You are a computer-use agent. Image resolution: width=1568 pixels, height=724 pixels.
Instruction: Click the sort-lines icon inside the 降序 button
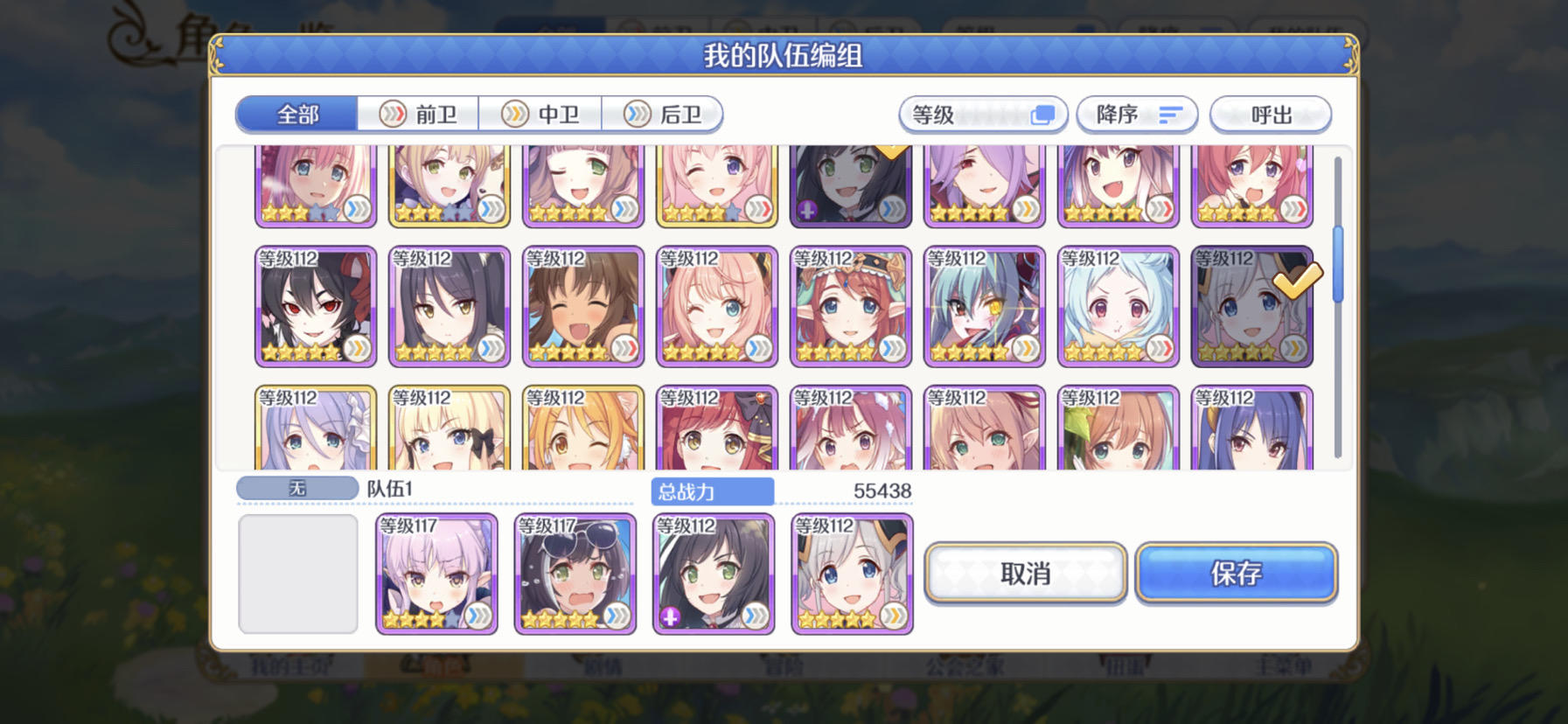tap(1171, 115)
